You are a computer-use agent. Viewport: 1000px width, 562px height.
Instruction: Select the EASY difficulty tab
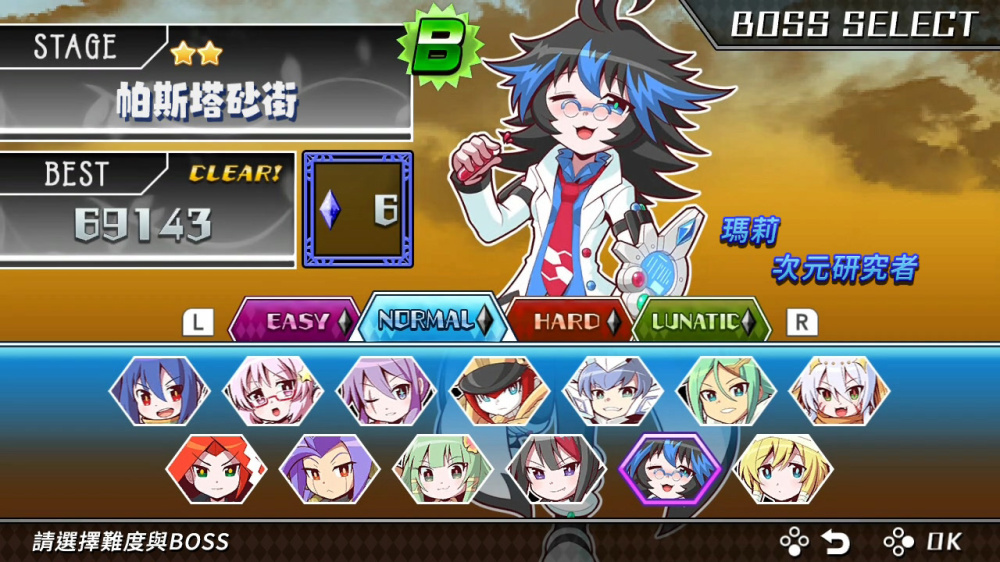pyautogui.click(x=296, y=321)
